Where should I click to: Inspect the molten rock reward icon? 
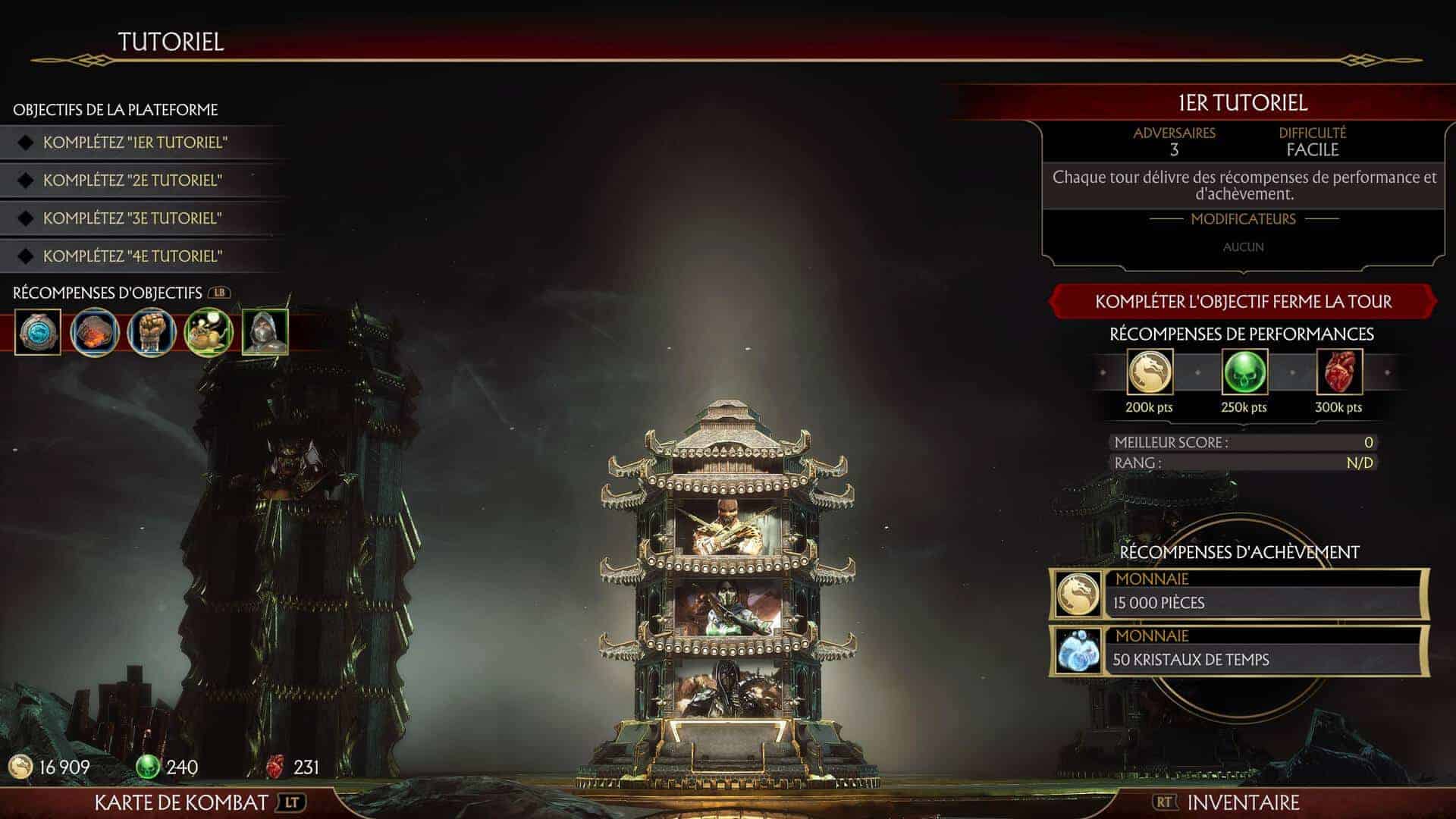click(95, 332)
